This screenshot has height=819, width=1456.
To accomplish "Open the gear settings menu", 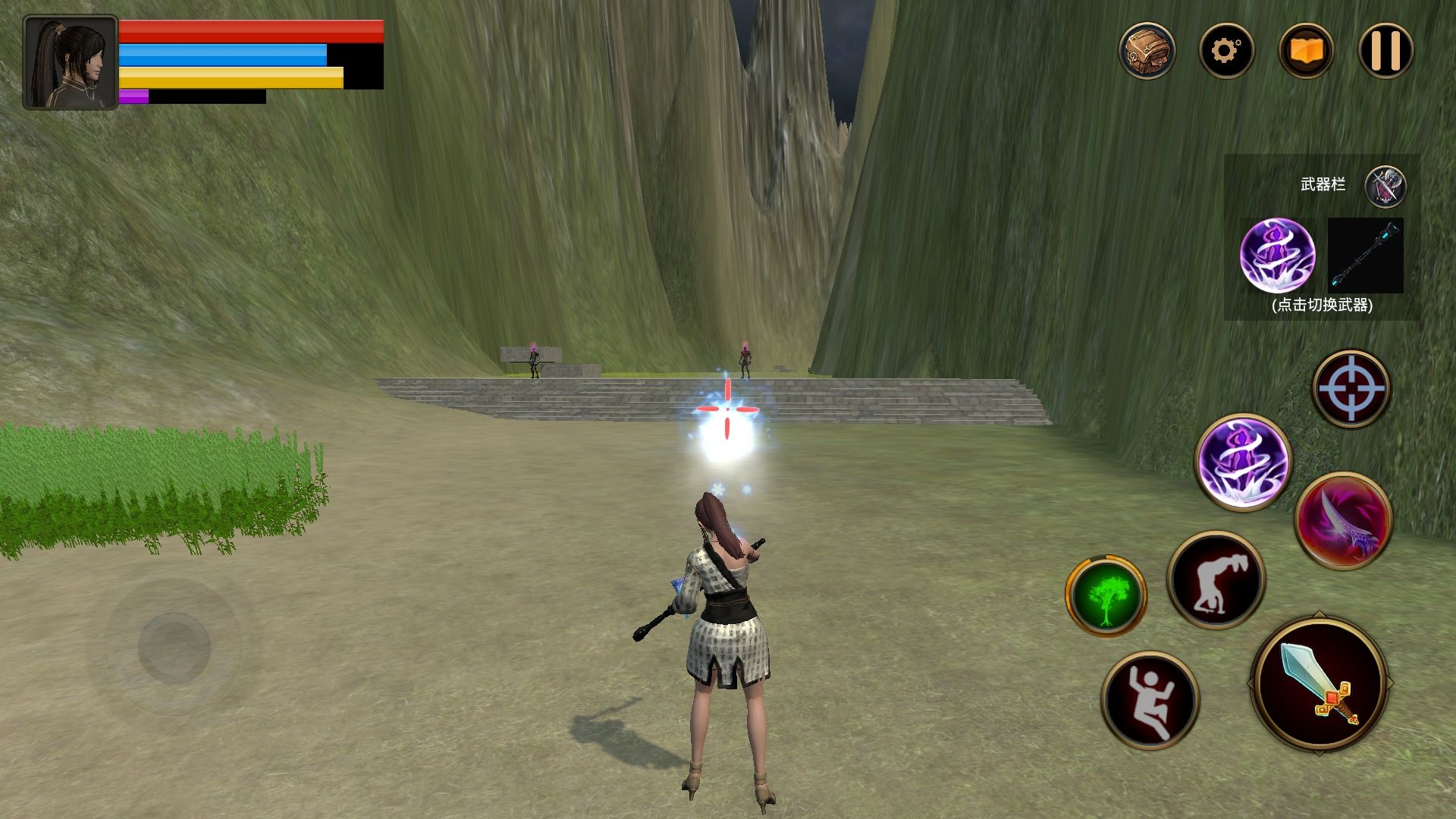I will coord(1226,51).
